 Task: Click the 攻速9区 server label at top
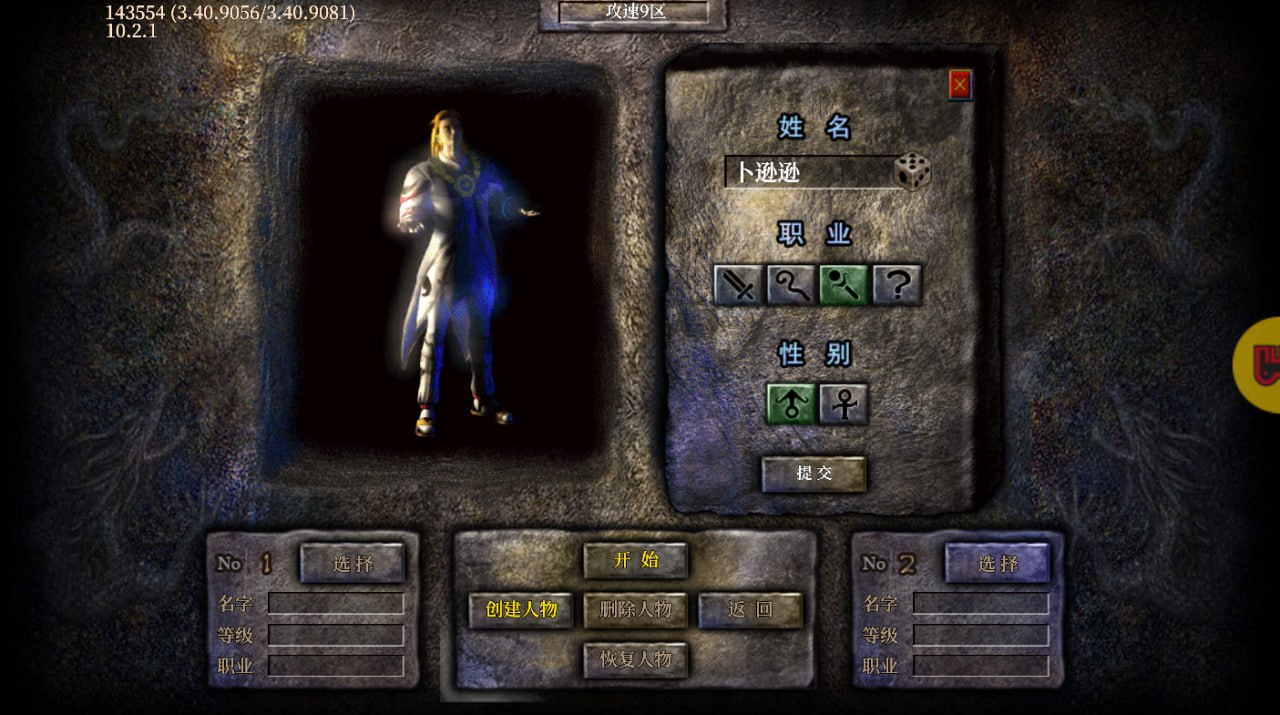(x=634, y=12)
